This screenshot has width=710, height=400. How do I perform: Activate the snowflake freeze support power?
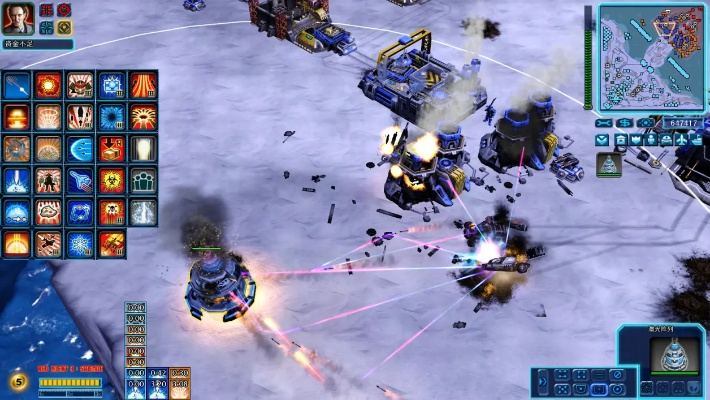80,244
